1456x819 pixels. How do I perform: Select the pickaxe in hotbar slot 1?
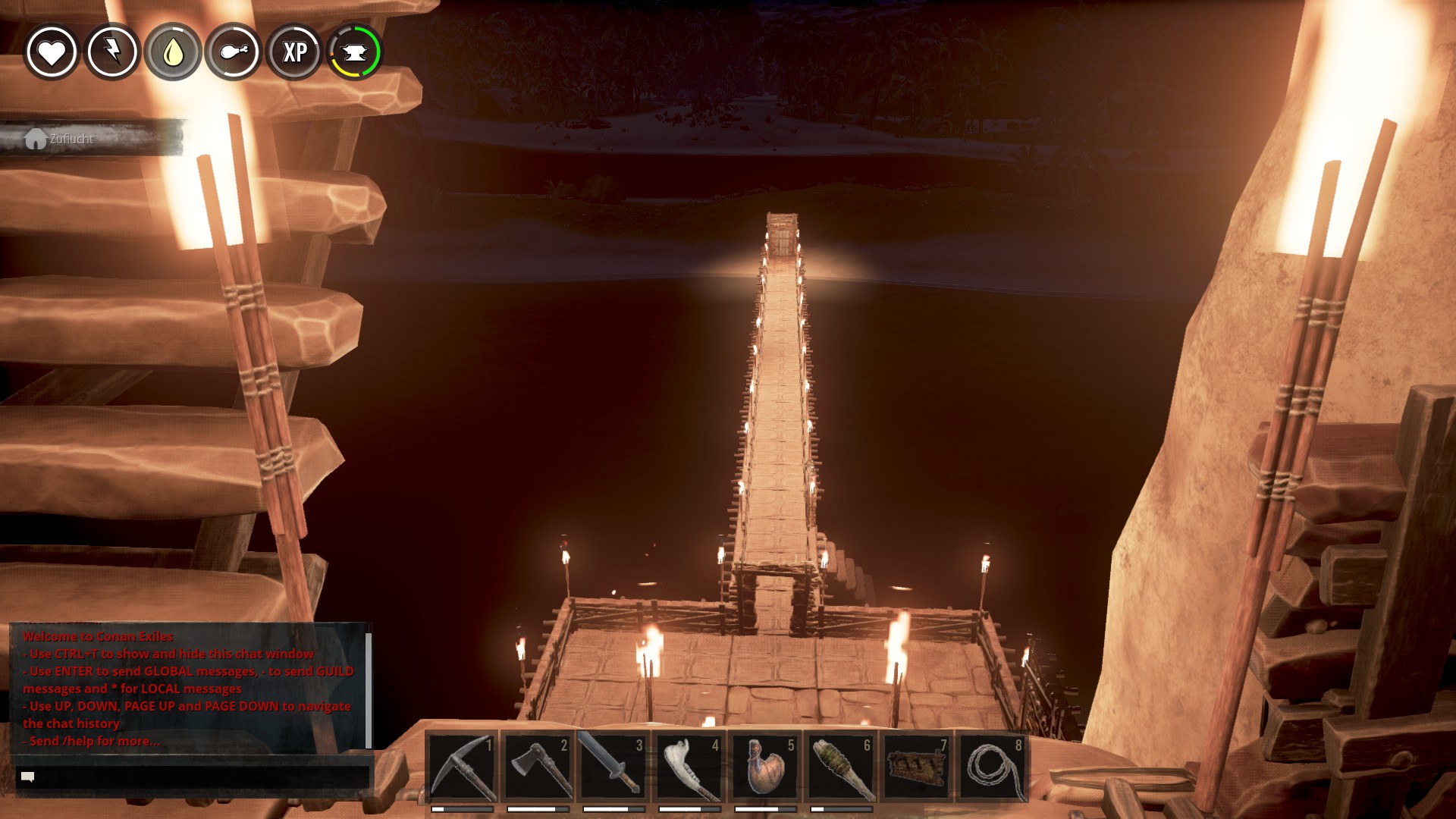point(462,766)
